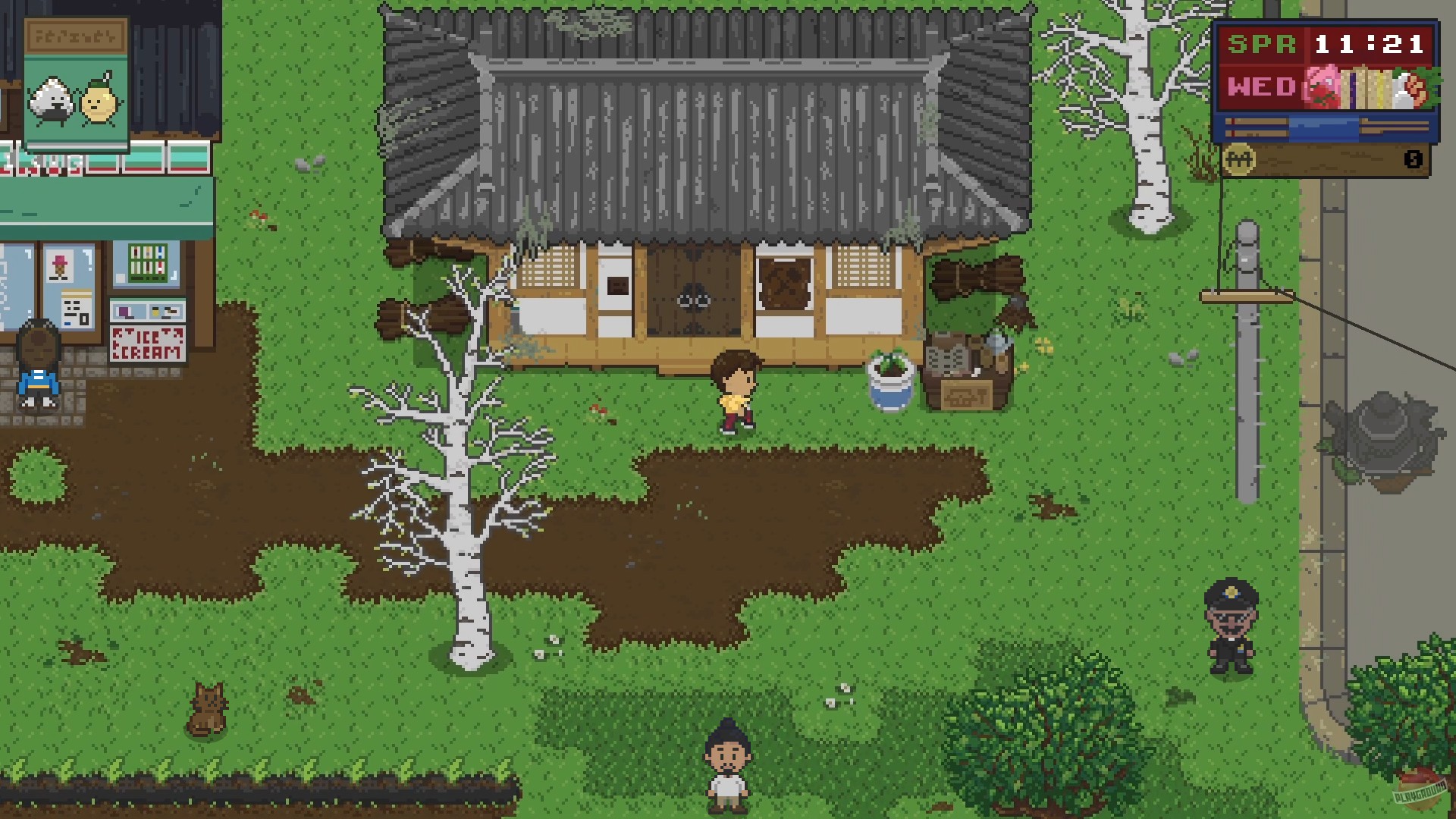Click the coin icon on the money bar

[x=1239, y=157]
